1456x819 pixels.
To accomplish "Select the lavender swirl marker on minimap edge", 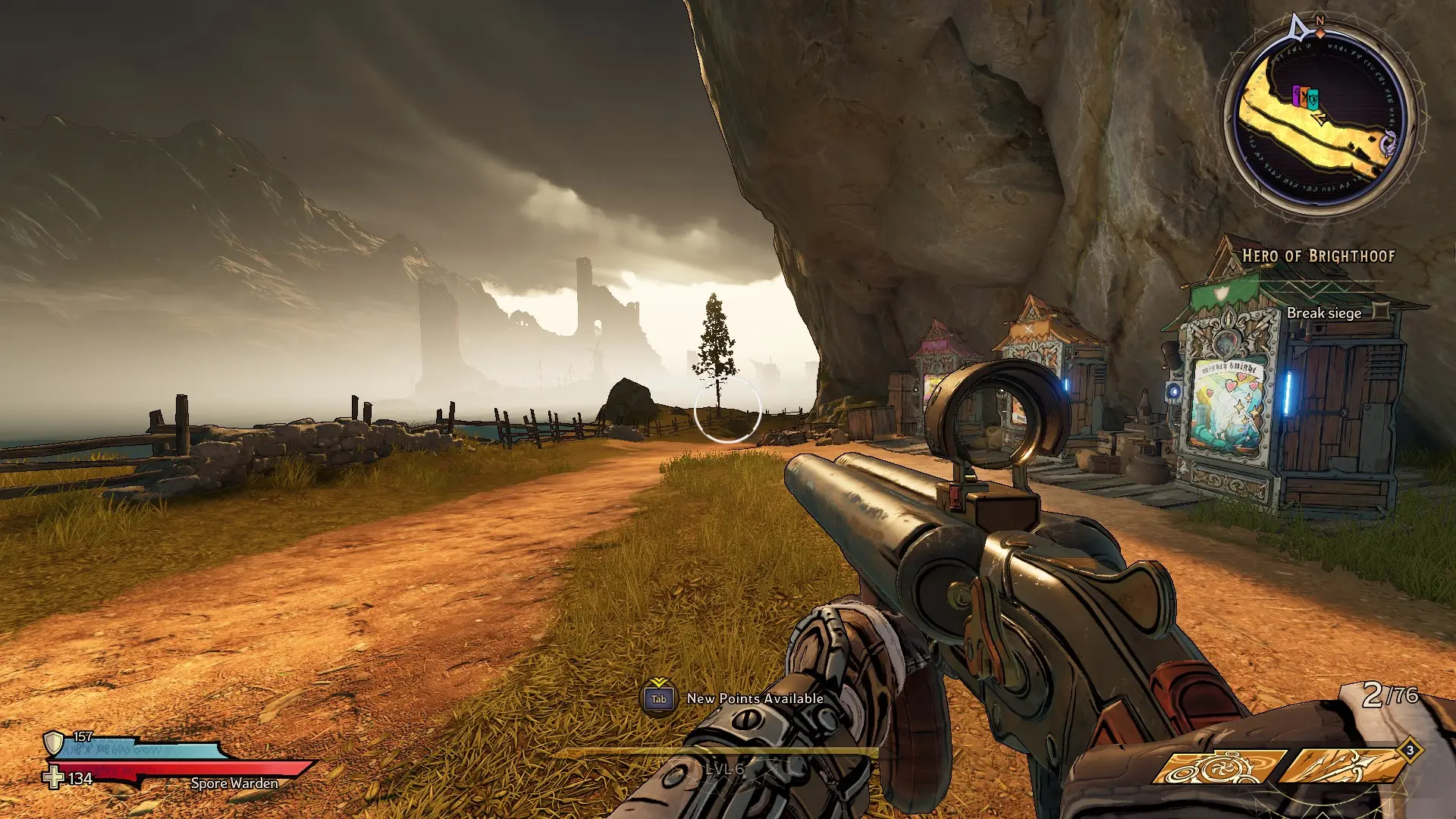I will pyautogui.click(x=1389, y=141).
